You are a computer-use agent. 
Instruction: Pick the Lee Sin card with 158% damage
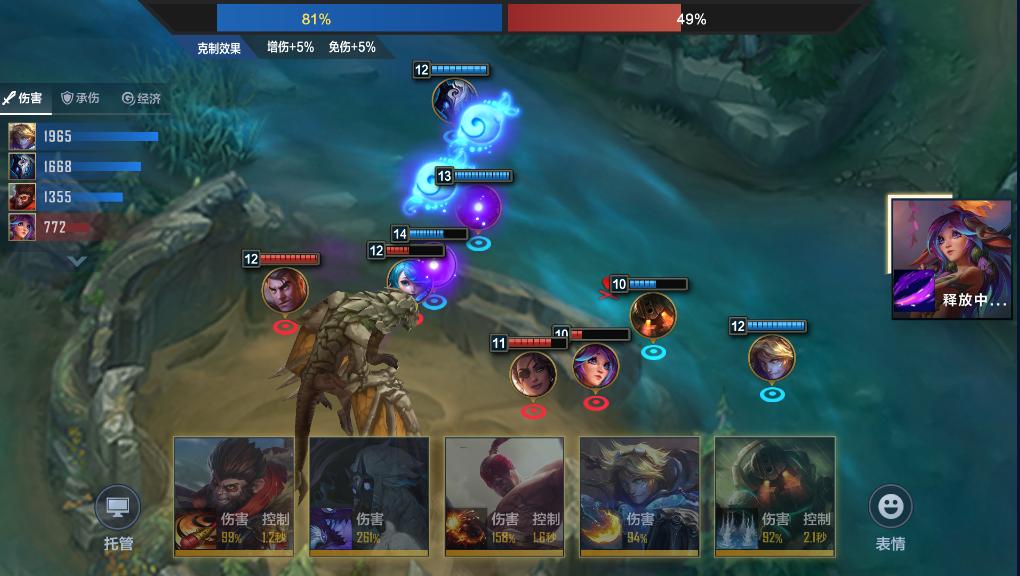[x=504, y=495]
